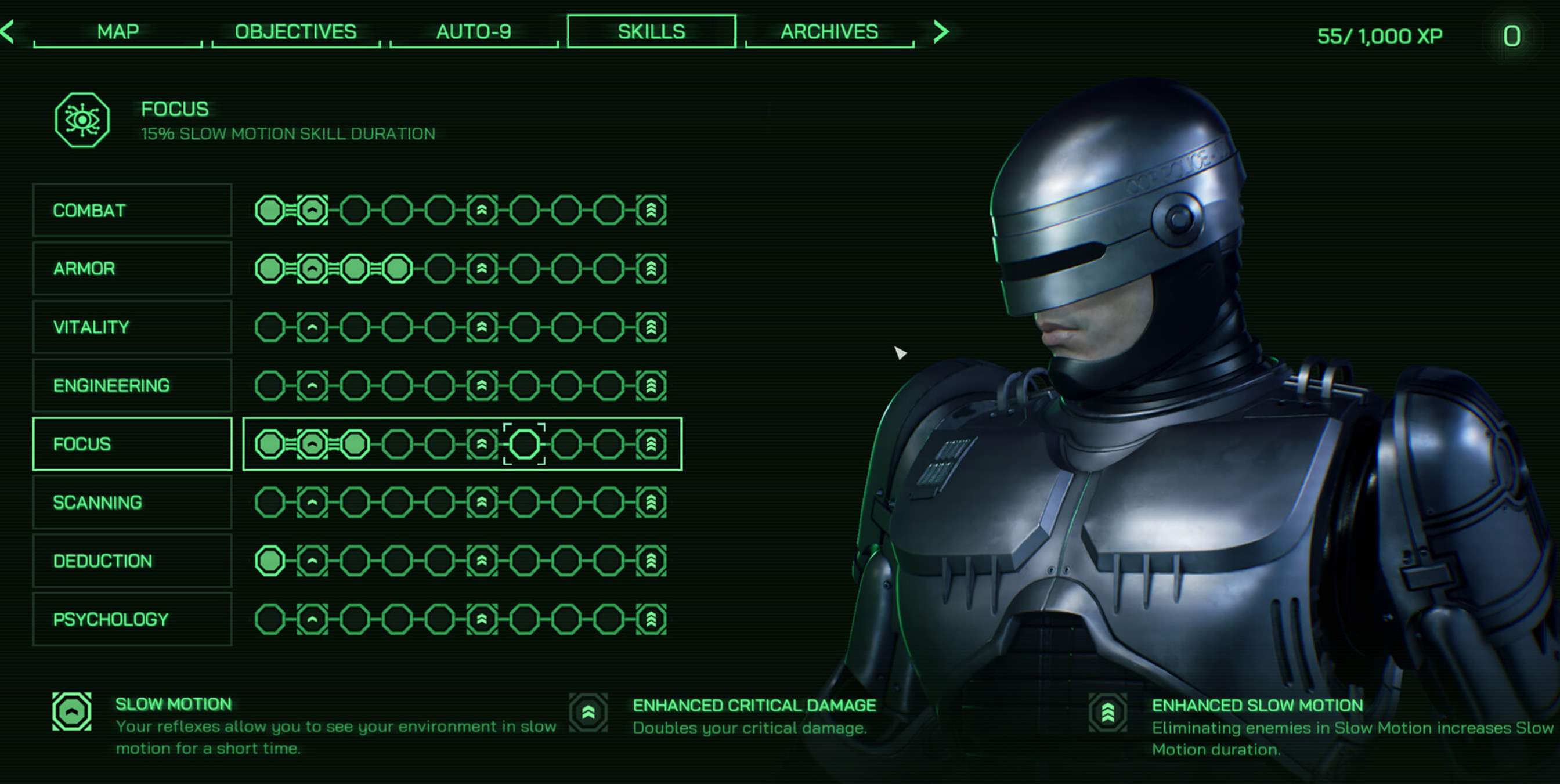Image resolution: width=1560 pixels, height=784 pixels.
Task: Click the first unlocked Combat skill node
Action: tap(270, 211)
